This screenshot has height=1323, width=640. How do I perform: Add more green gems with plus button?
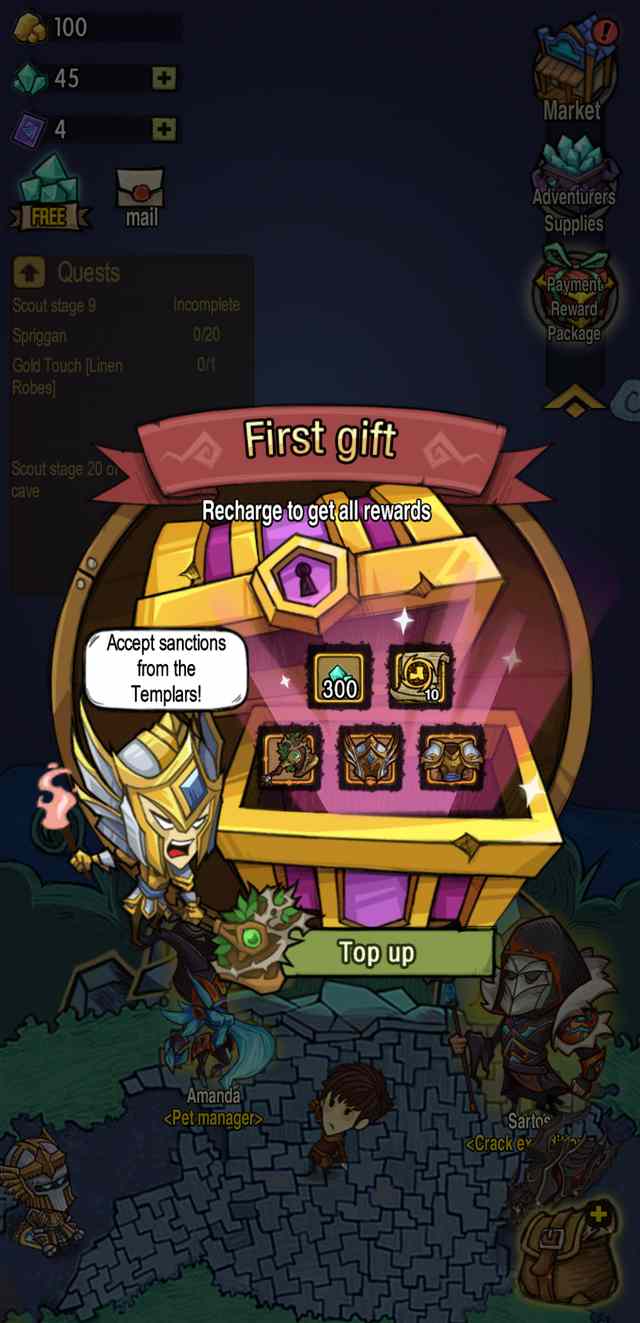[165, 78]
